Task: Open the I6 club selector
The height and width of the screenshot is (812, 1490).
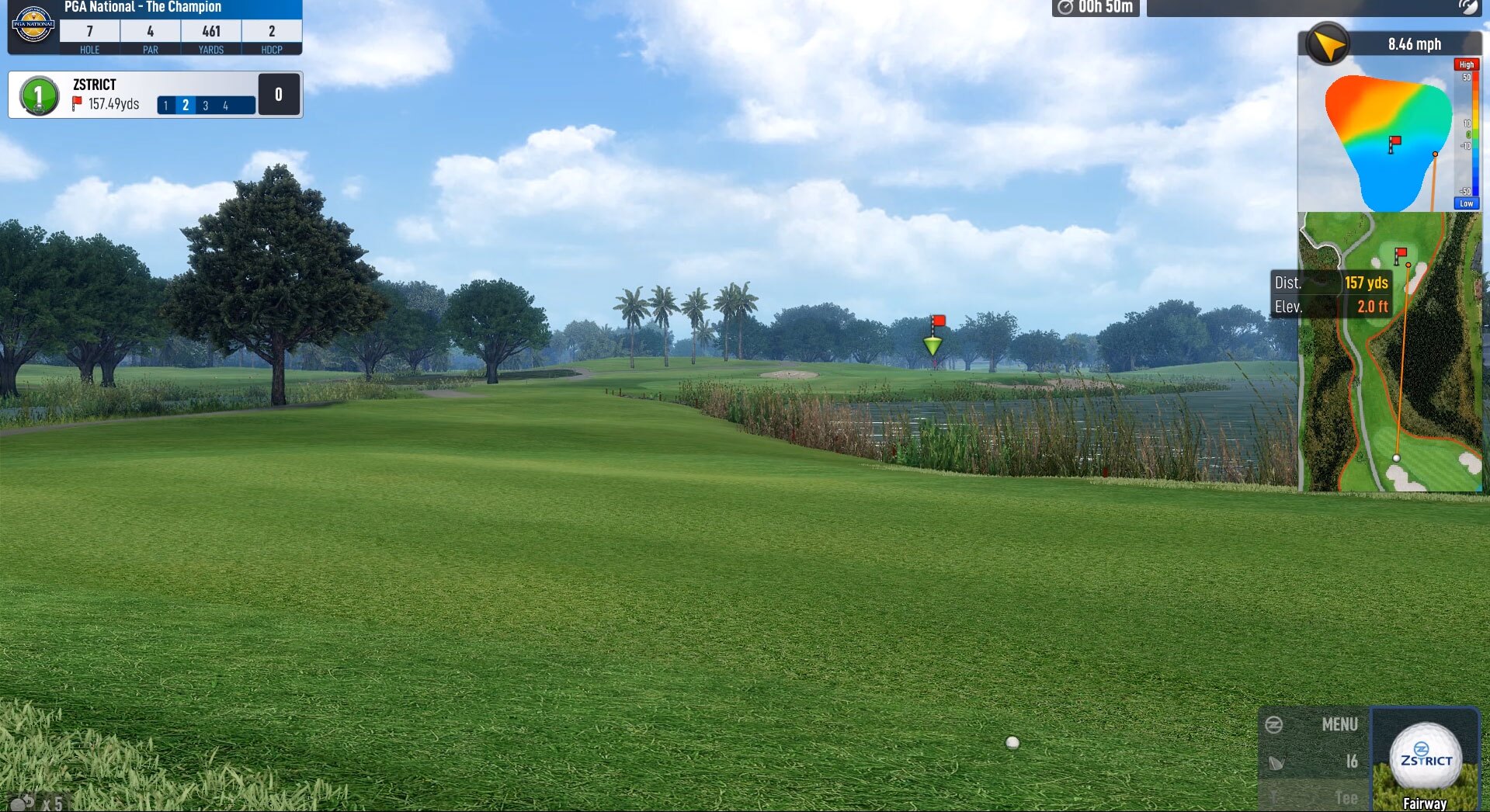Action: (1315, 762)
